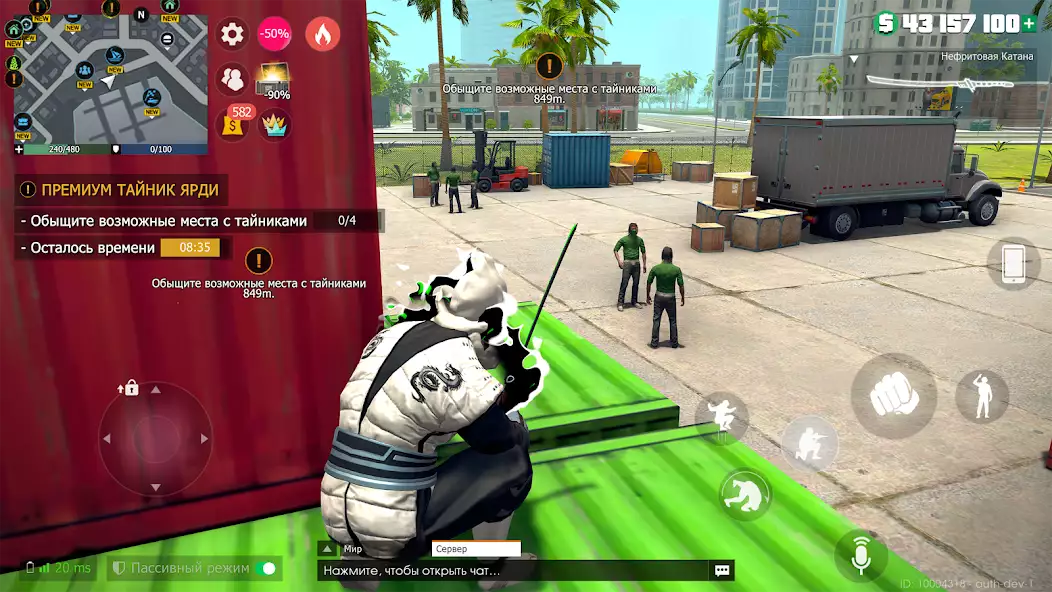The width and height of the screenshot is (1052, 592).
Task: Switch to the Сервер chat tab
Action: [475, 549]
